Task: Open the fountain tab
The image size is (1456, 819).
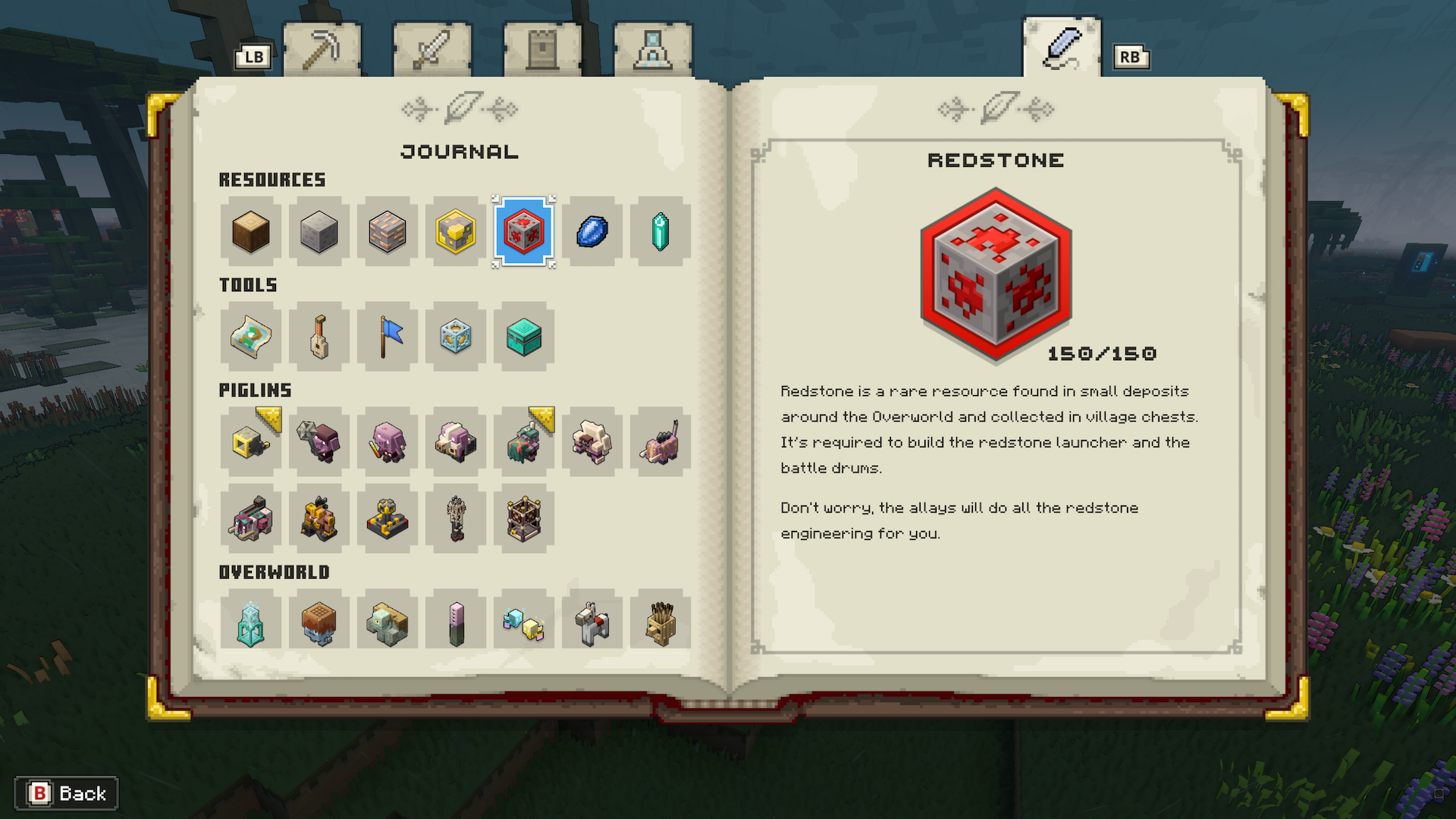Action: pos(654,47)
